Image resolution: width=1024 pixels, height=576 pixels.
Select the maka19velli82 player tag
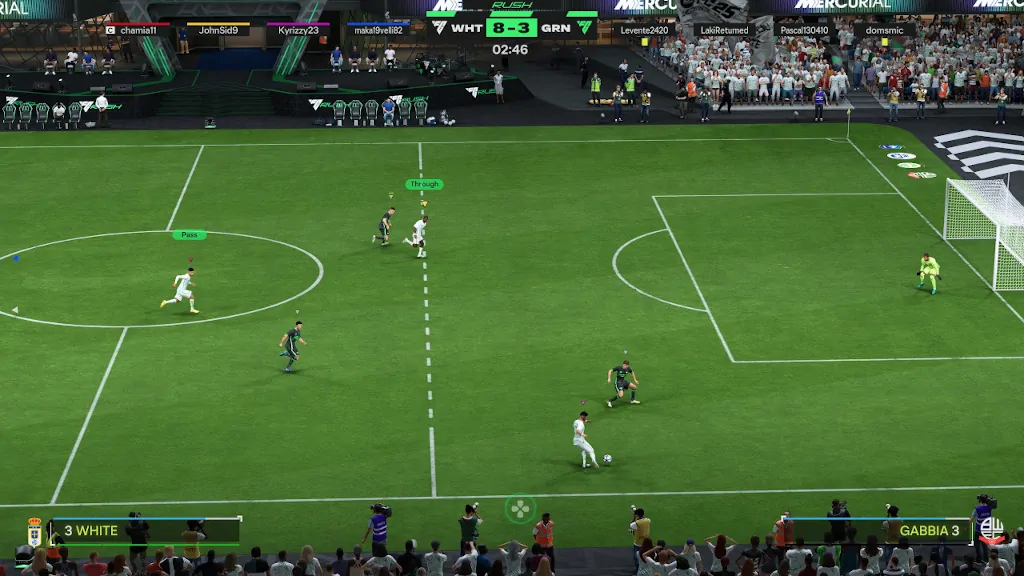coord(378,30)
